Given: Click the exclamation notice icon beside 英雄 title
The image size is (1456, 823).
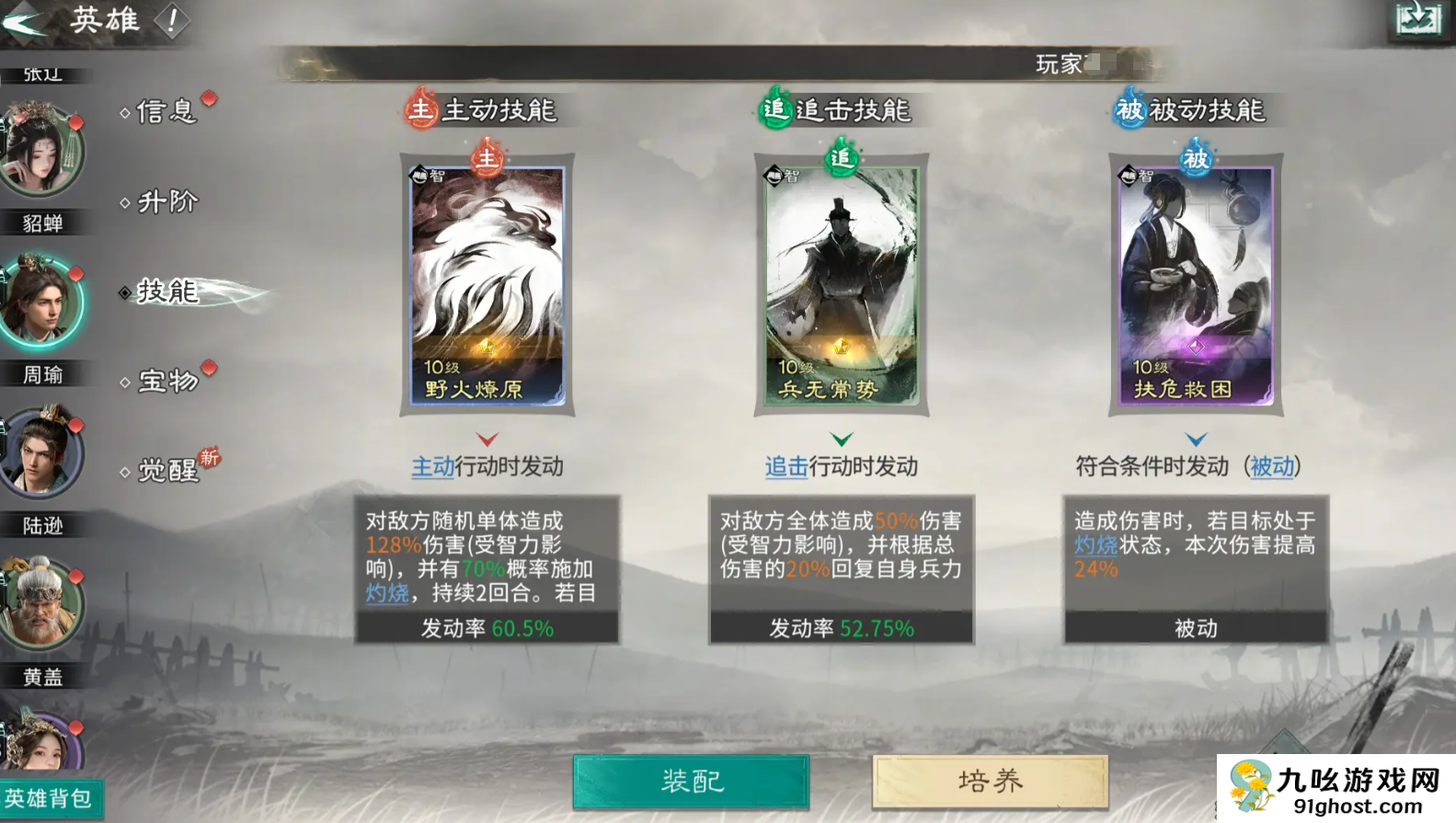Looking at the screenshot, I should tap(170, 19).
